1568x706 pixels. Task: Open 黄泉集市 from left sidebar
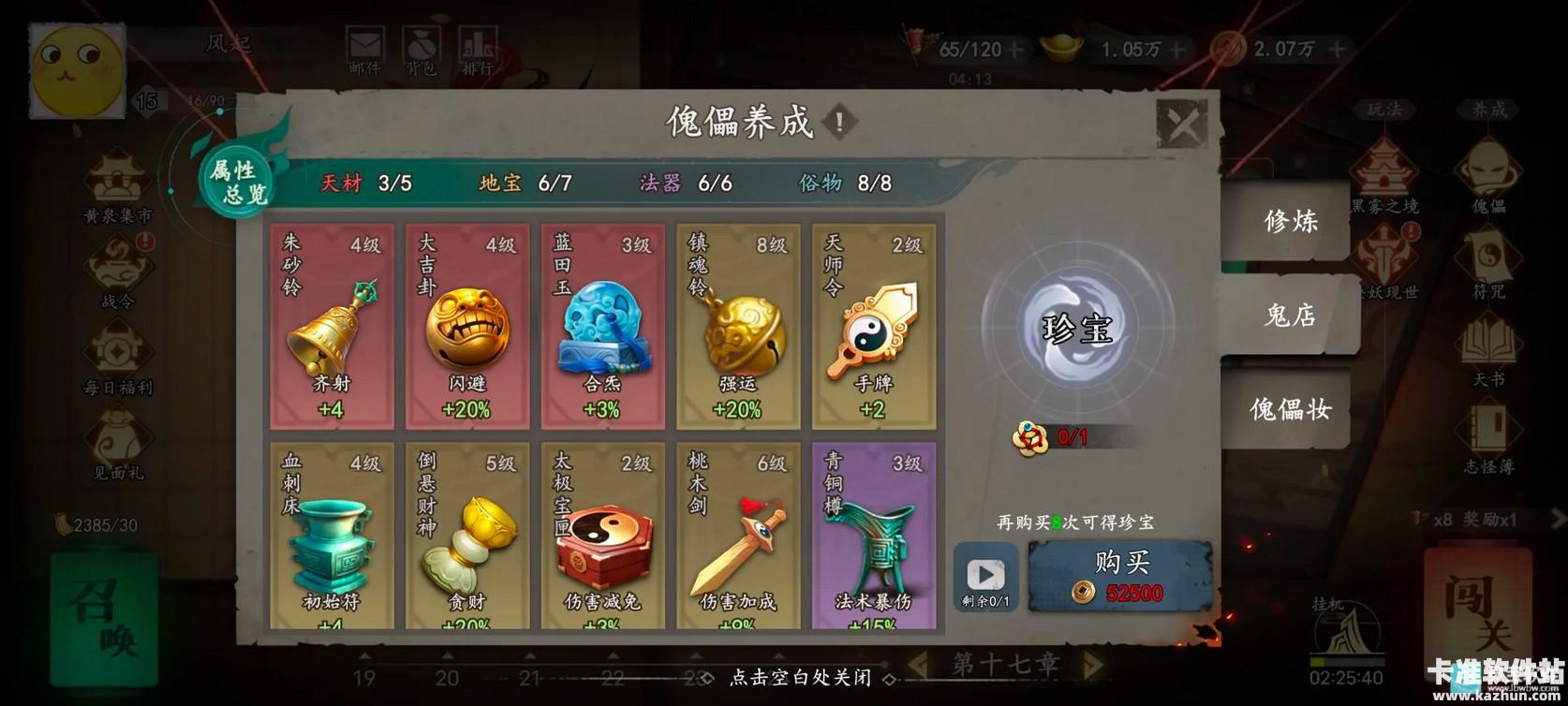[115, 187]
